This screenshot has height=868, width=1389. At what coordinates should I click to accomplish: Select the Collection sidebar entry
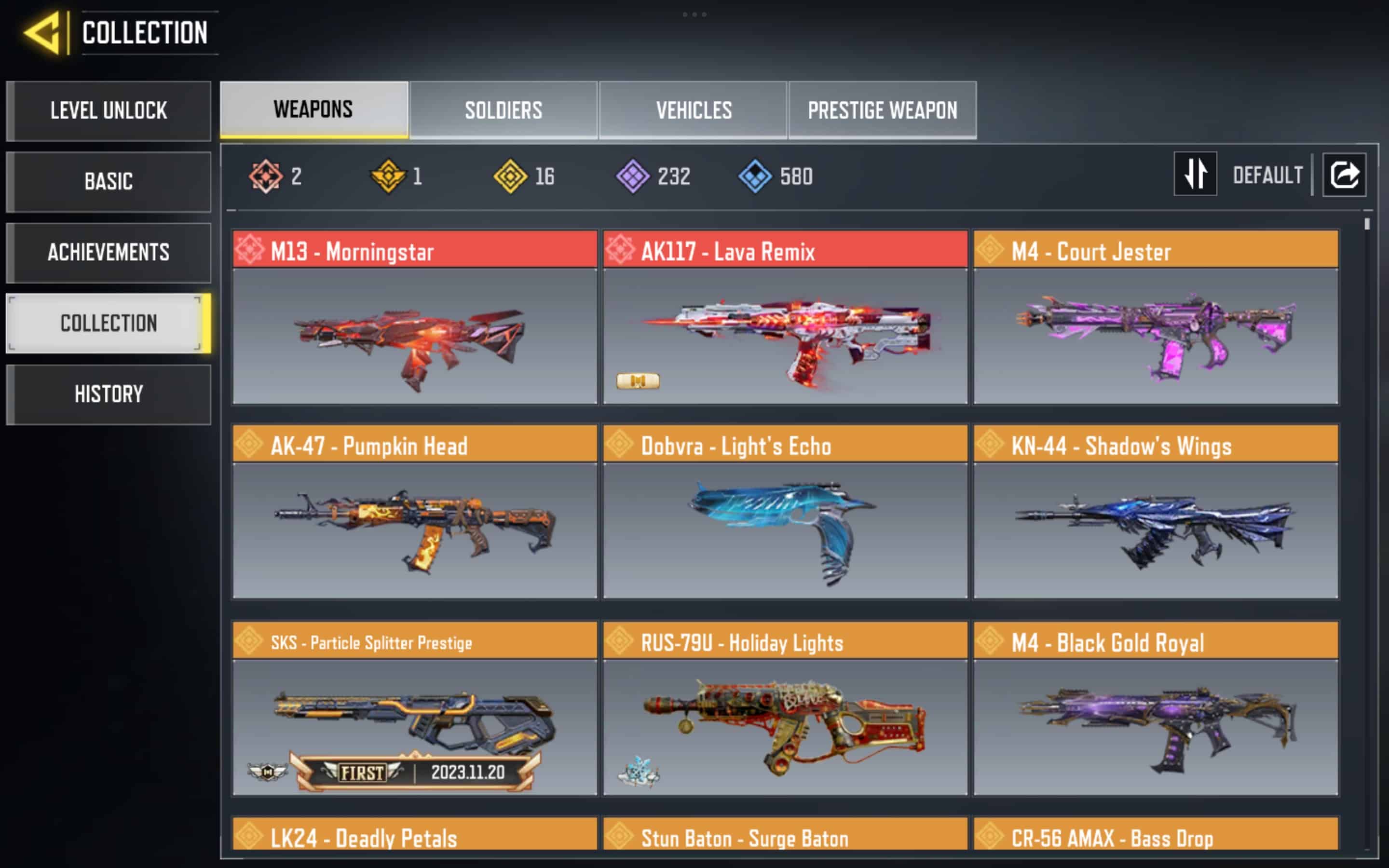pyautogui.click(x=109, y=323)
